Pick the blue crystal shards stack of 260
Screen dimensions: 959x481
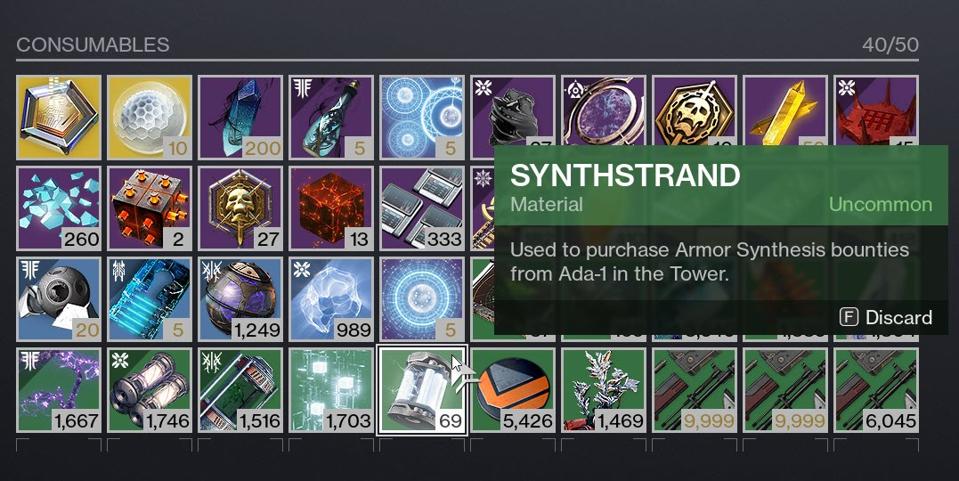coord(59,208)
